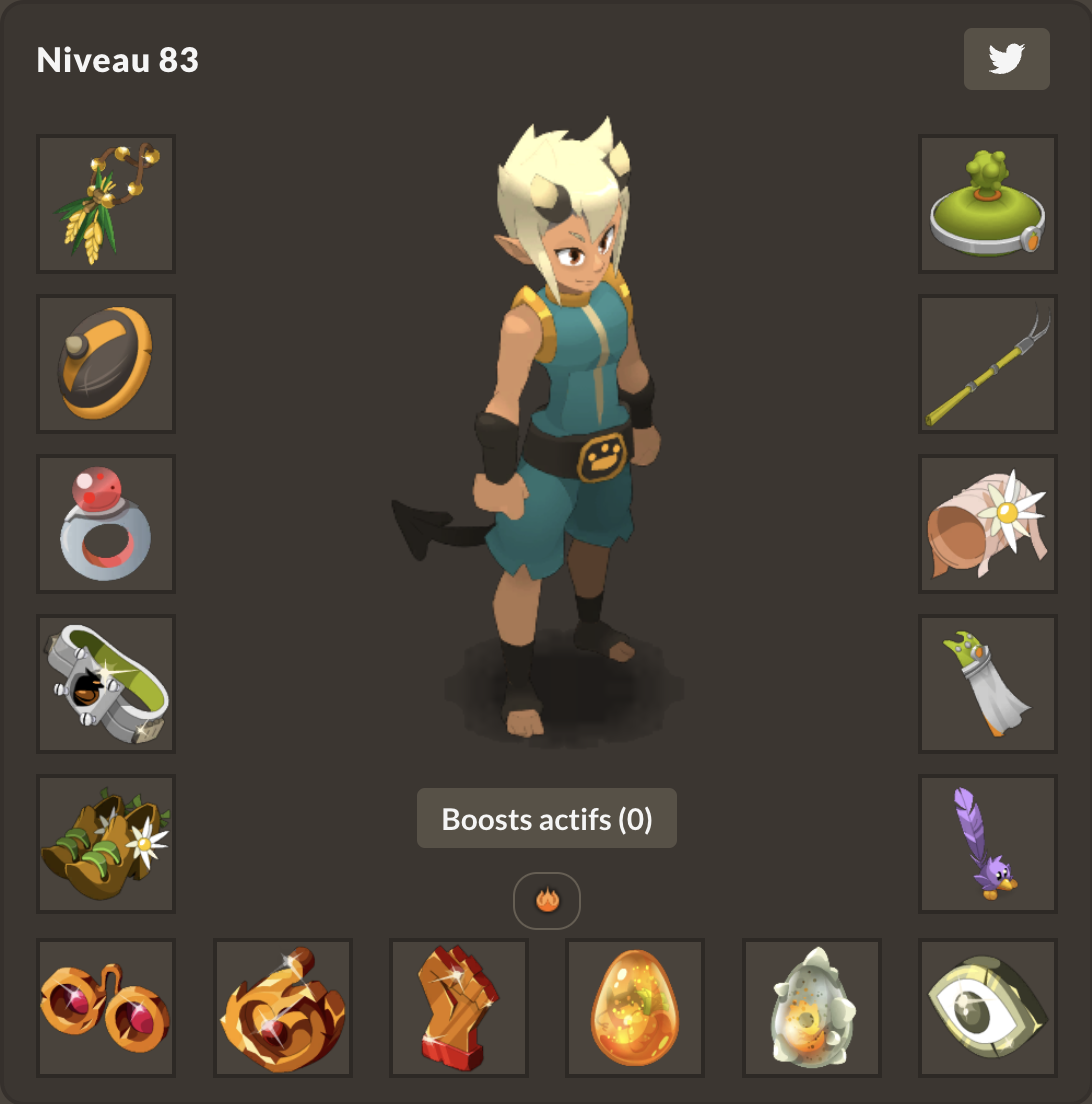Inspect the white spiky egg slot
Viewport: 1092px width, 1104px height.
tap(812, 1008)
